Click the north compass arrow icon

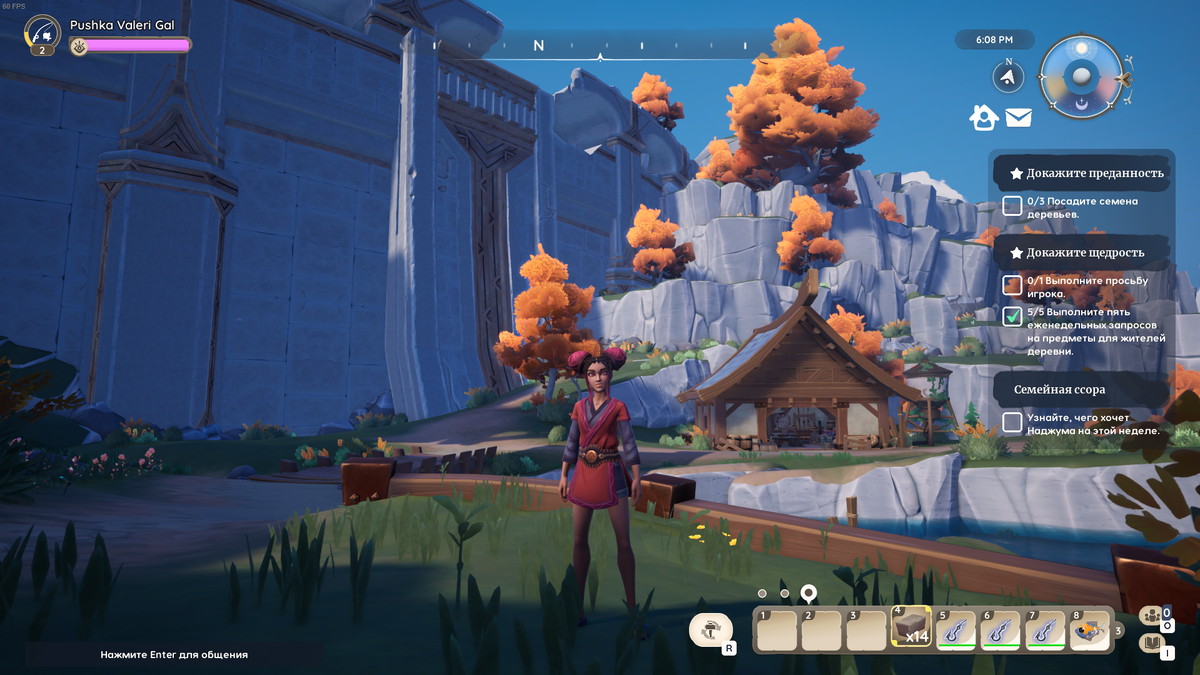coord(1009,76)
